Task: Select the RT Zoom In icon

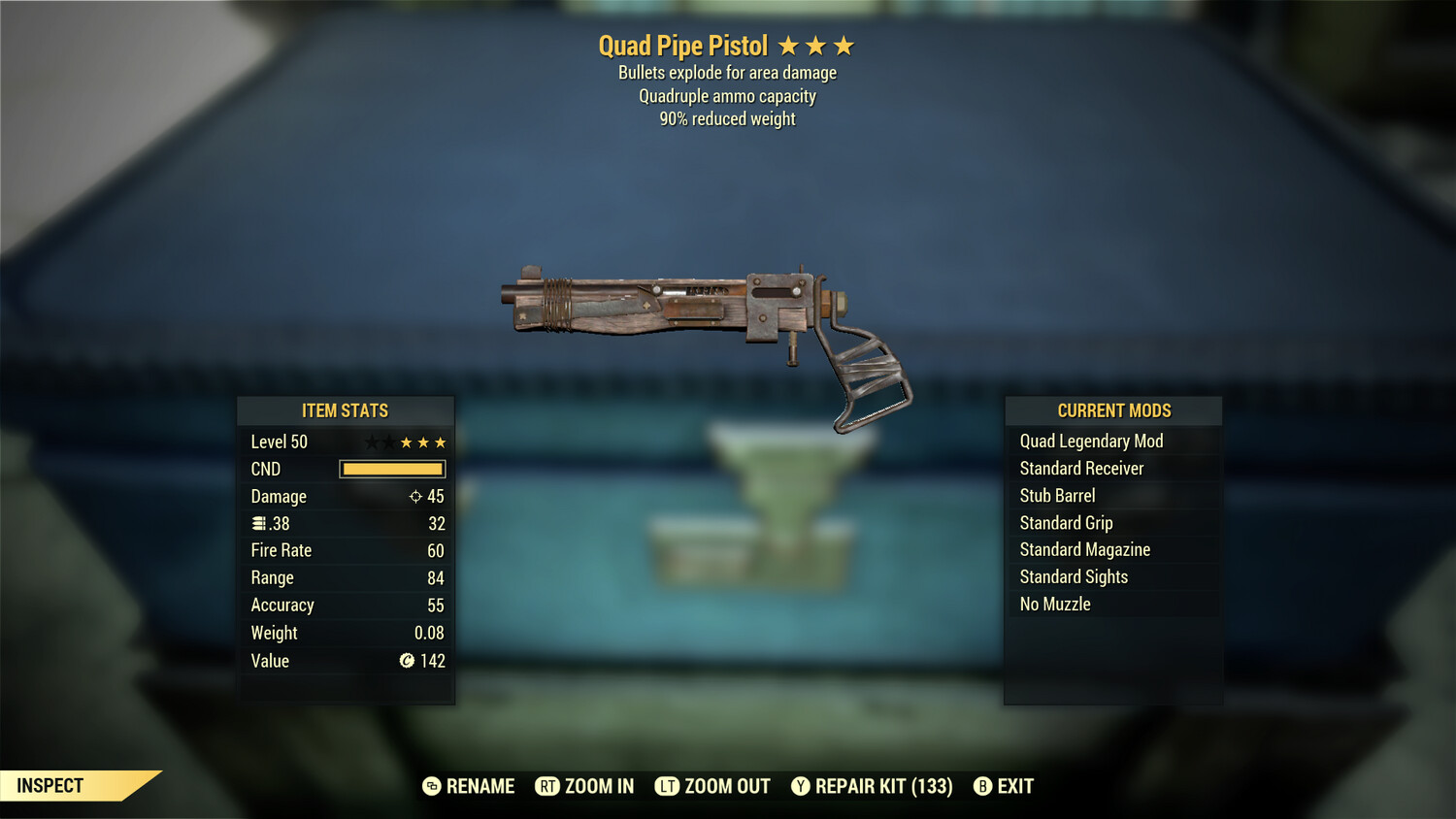Action: (549, 786)
